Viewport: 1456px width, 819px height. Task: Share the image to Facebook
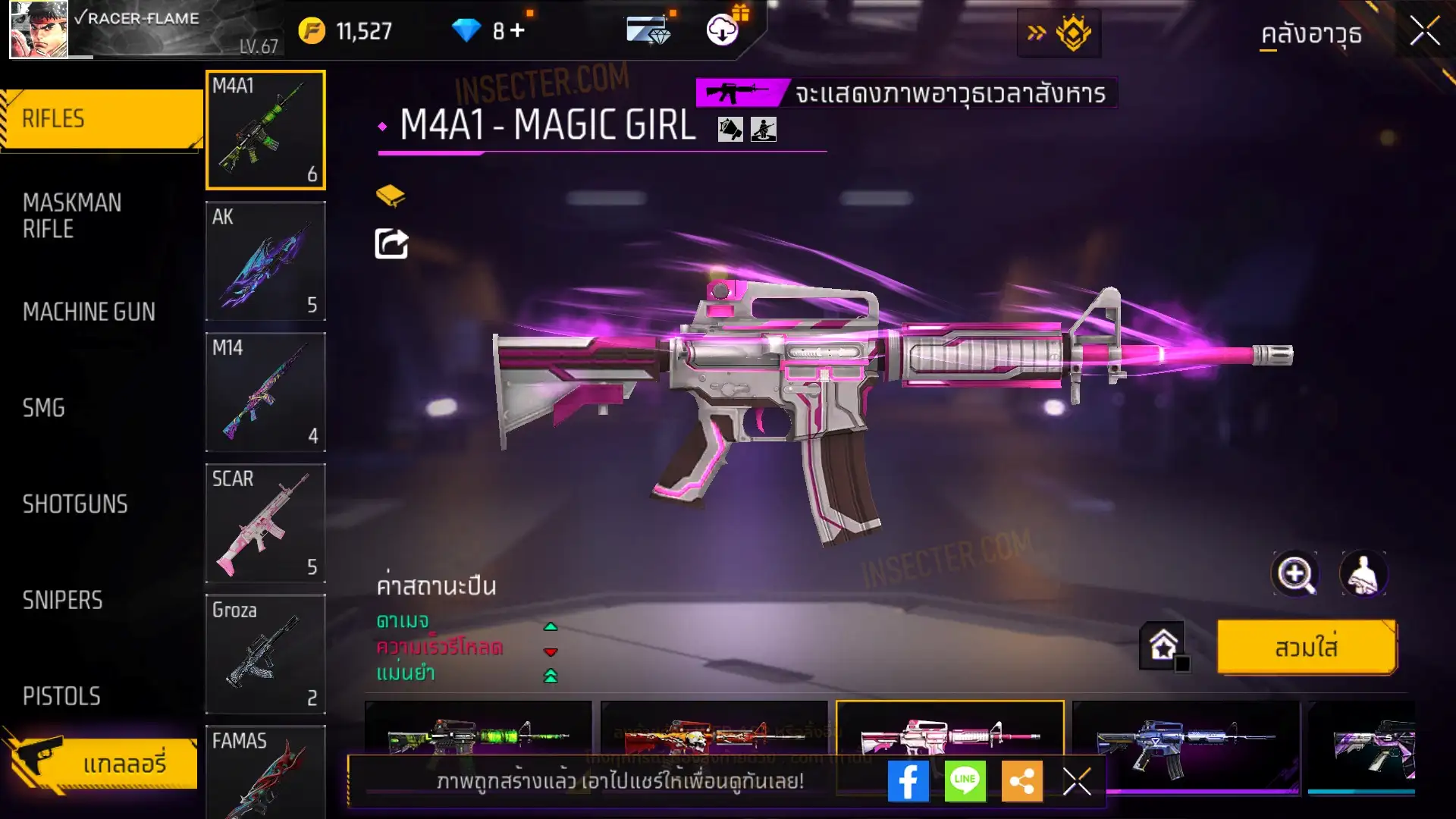[908, 781]
